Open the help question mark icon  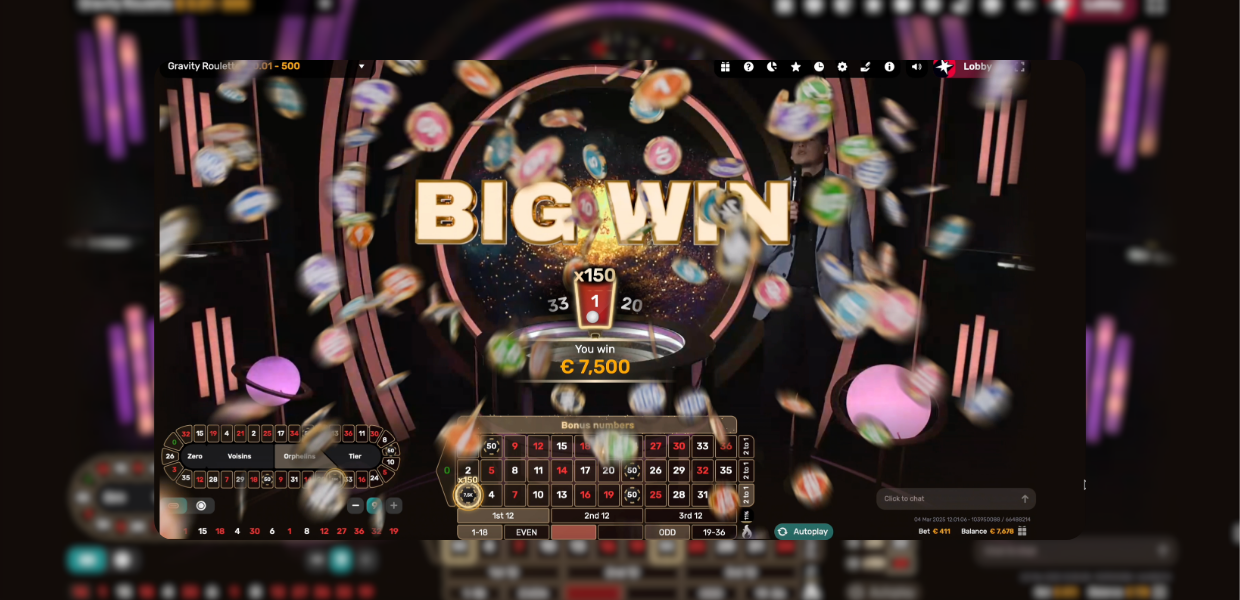coord(748,67)
